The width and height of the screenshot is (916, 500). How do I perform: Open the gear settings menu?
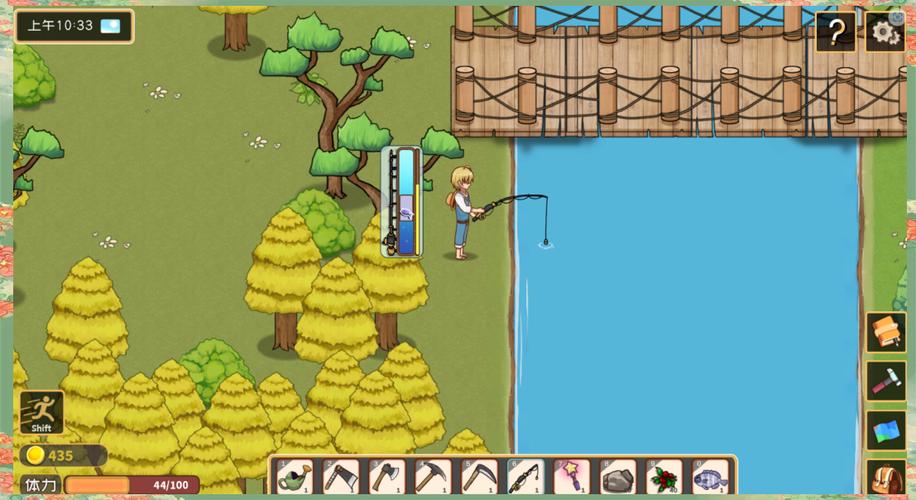coord(884,32)
